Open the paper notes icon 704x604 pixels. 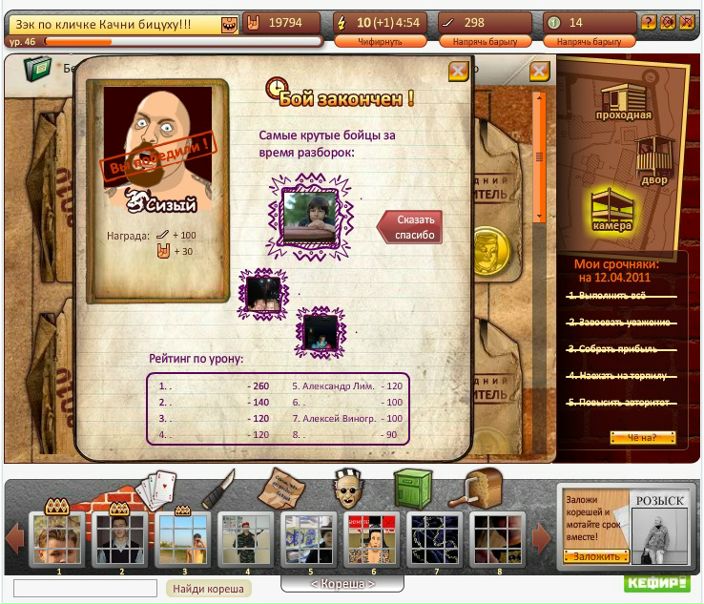point(281,489)
